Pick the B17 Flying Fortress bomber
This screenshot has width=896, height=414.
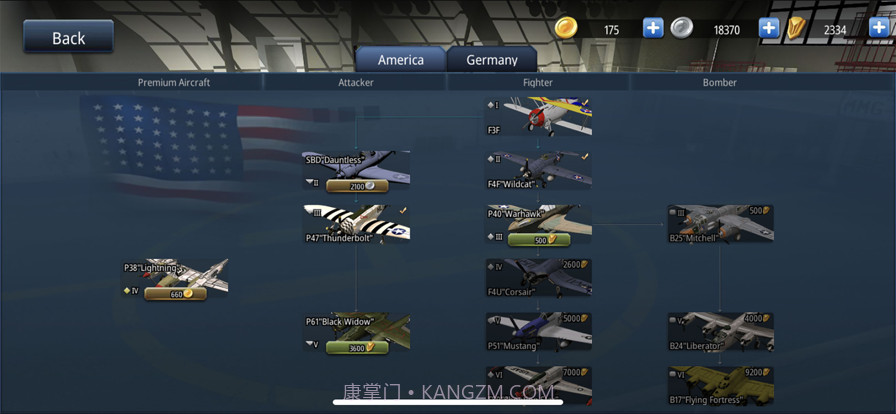point(720,386)
